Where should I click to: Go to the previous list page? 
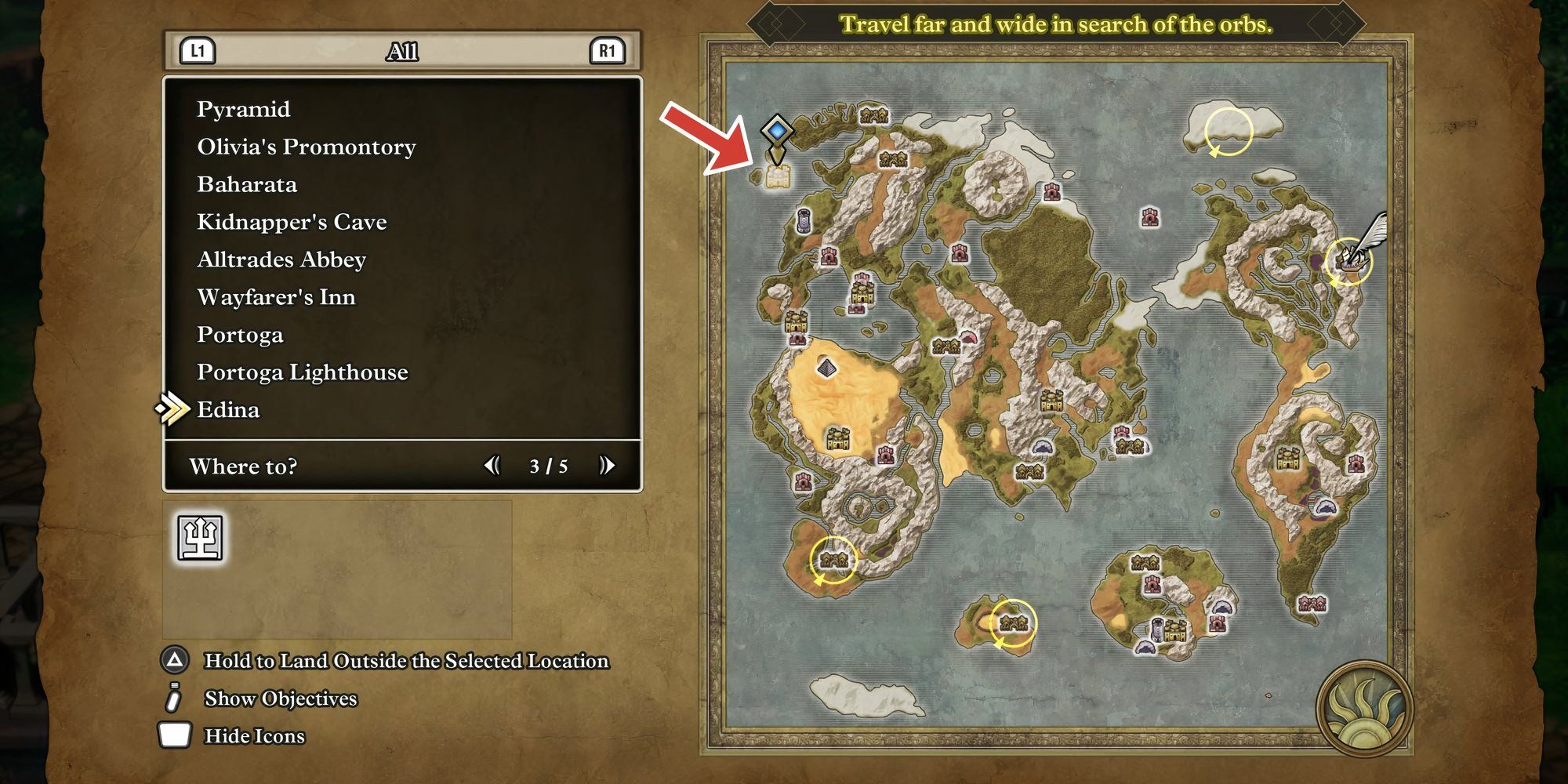click(492, 466)
